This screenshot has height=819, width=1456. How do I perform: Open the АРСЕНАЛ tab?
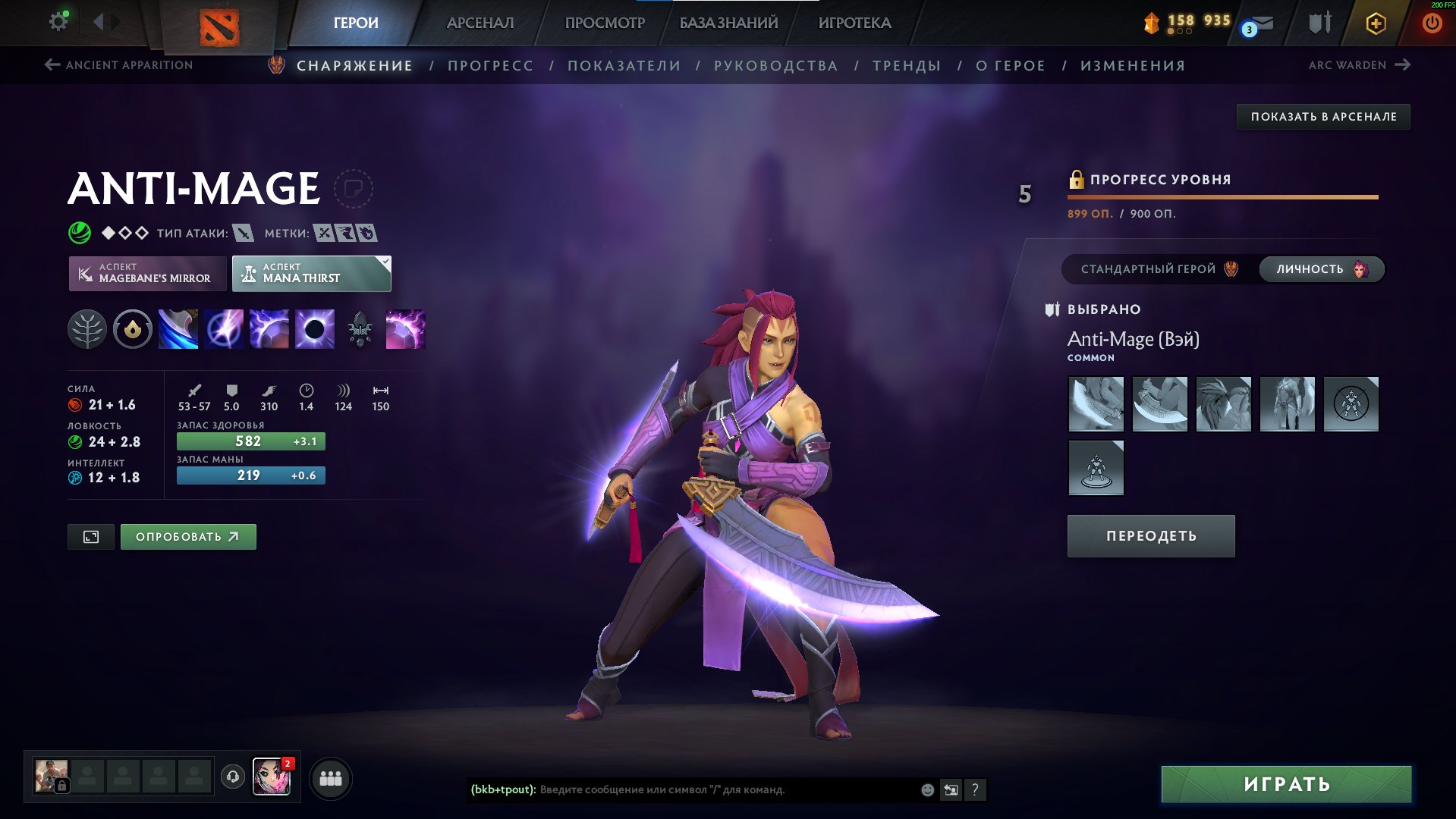pos(481,23)
